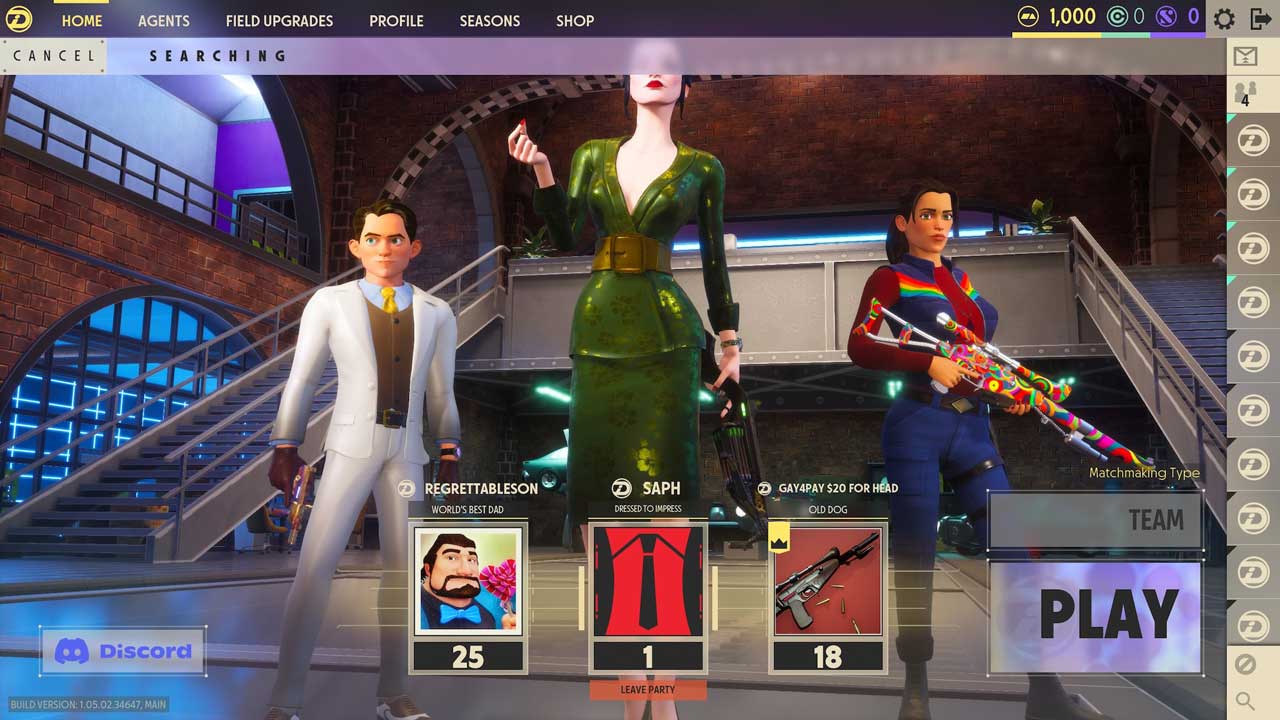This screenshot has width=1280, height=720.
Task: Show the friends list with 4 online
Action: coord(1245,94)
